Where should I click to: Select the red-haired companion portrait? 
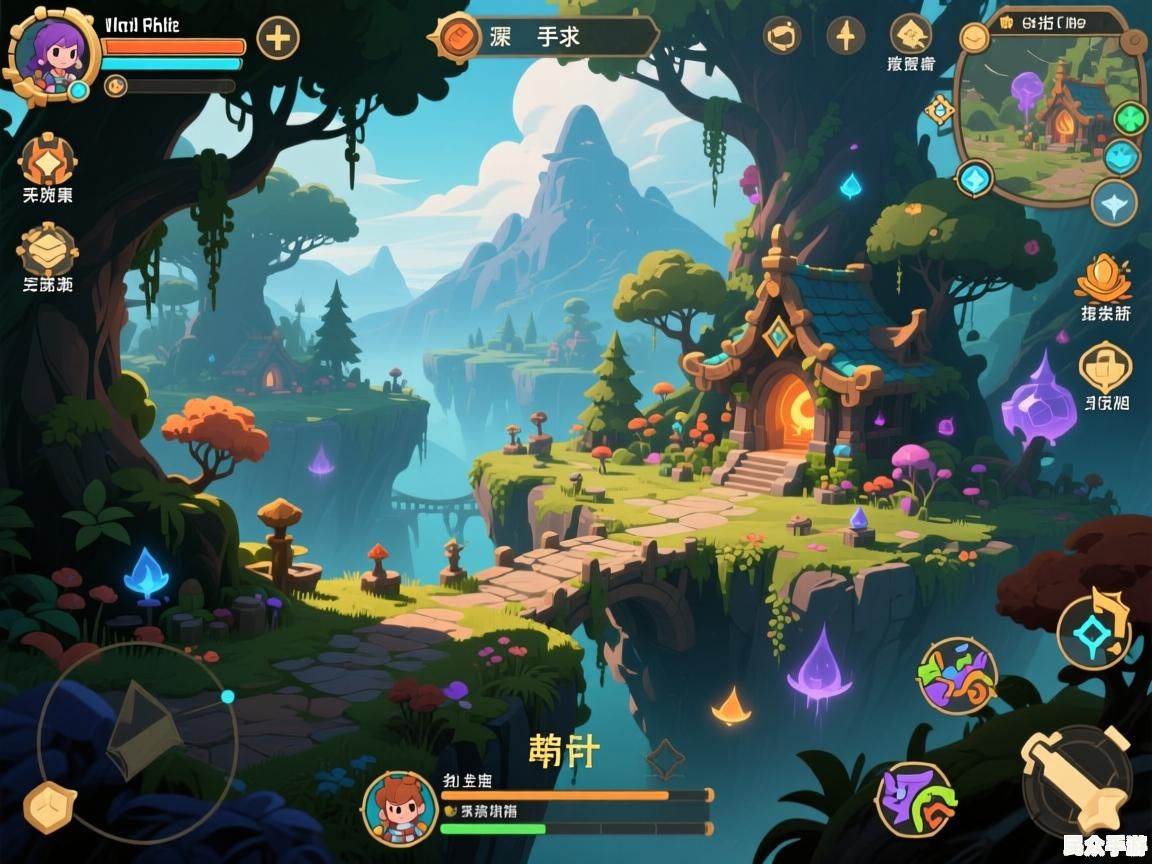pos(400,807)
